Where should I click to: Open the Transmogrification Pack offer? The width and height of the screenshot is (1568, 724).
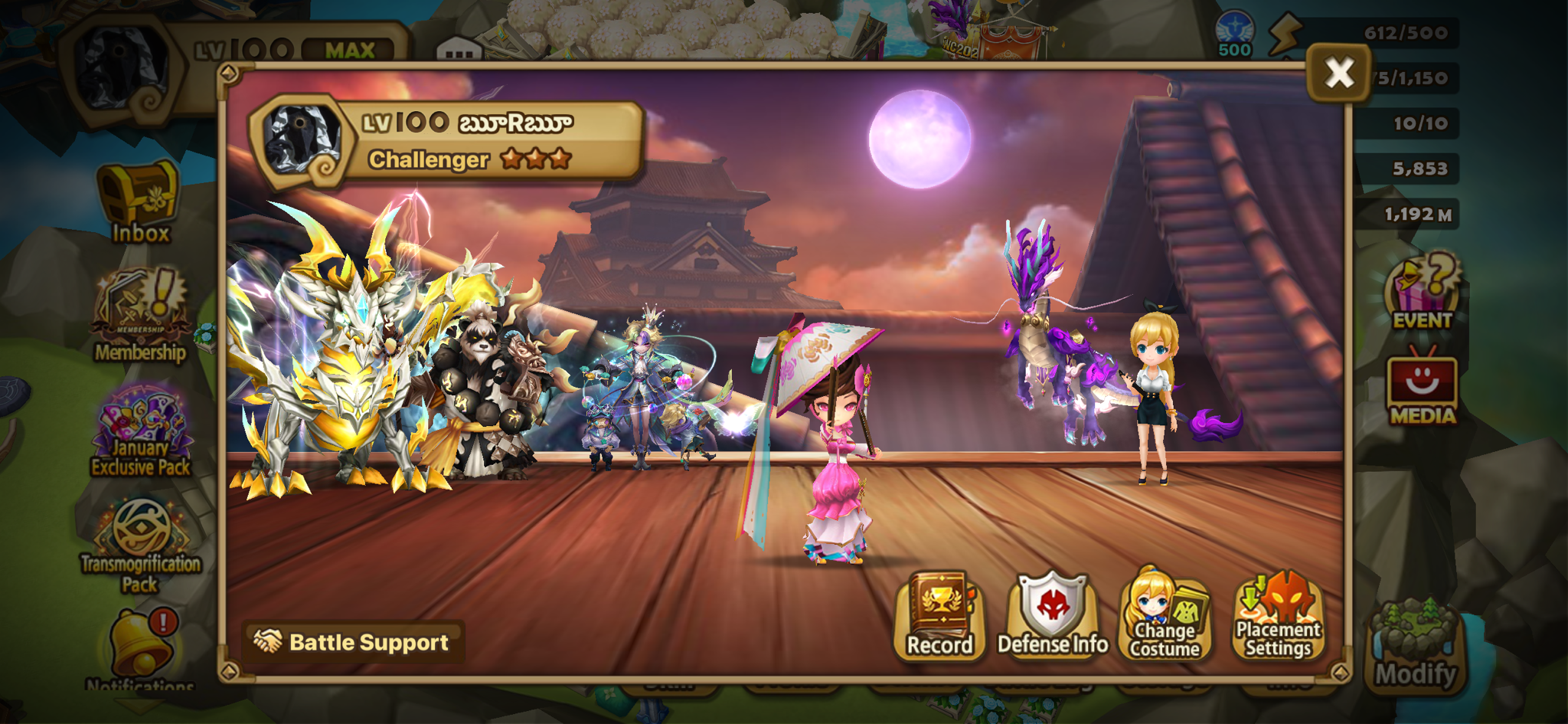point(141,545)
